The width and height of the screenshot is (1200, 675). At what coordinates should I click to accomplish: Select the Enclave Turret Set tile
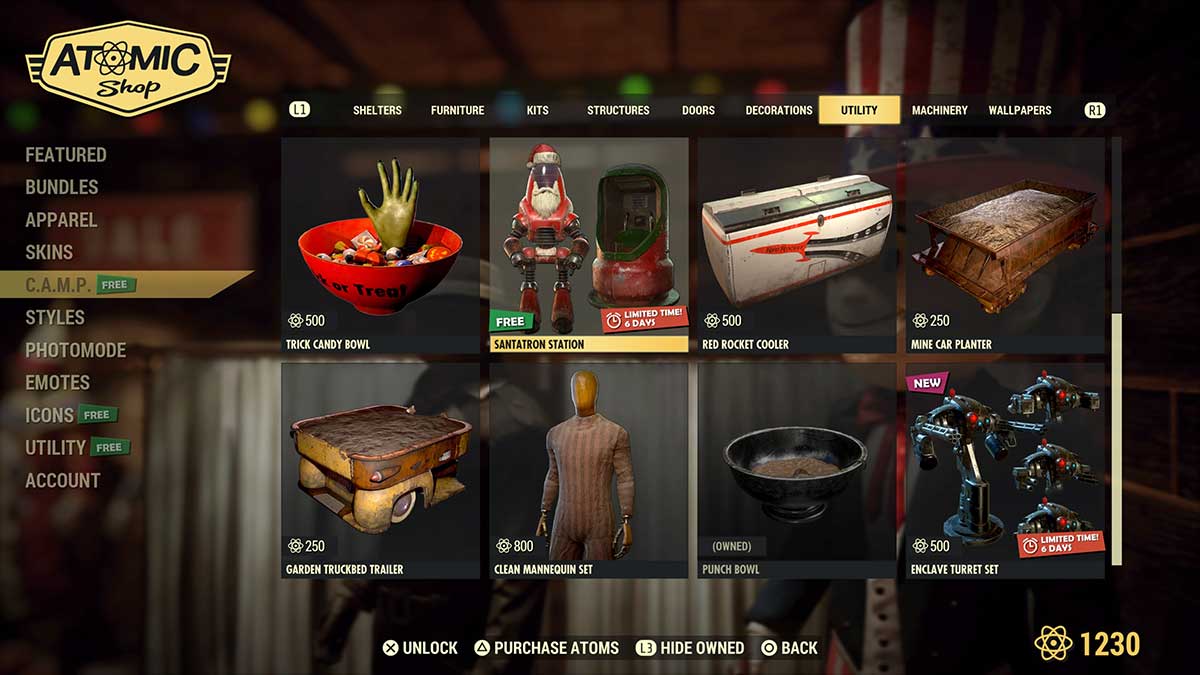[1005, 470]
